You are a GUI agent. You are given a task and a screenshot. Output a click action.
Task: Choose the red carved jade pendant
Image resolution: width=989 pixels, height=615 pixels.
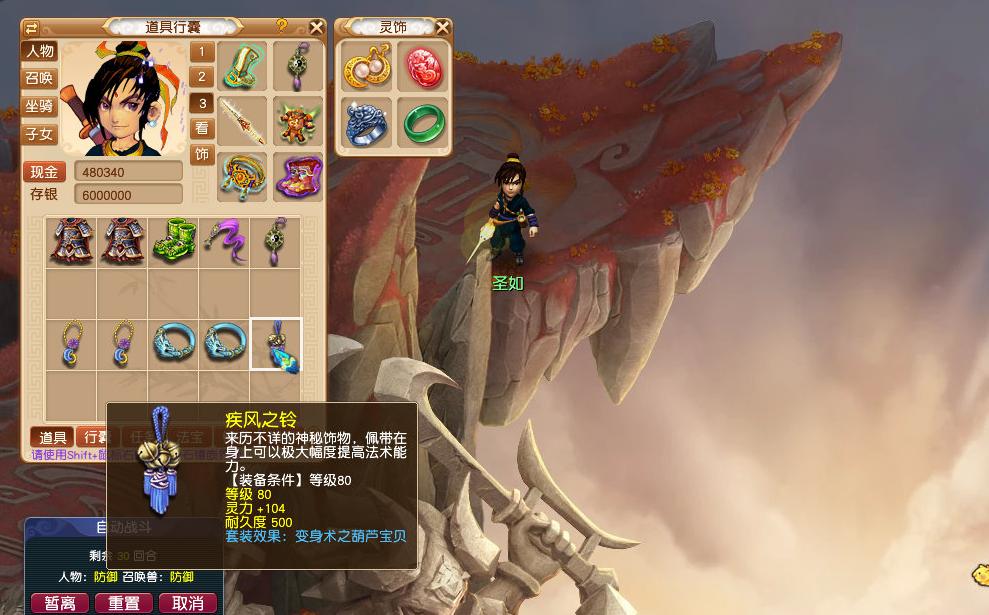pyautogui.click(x=422, y=68)
